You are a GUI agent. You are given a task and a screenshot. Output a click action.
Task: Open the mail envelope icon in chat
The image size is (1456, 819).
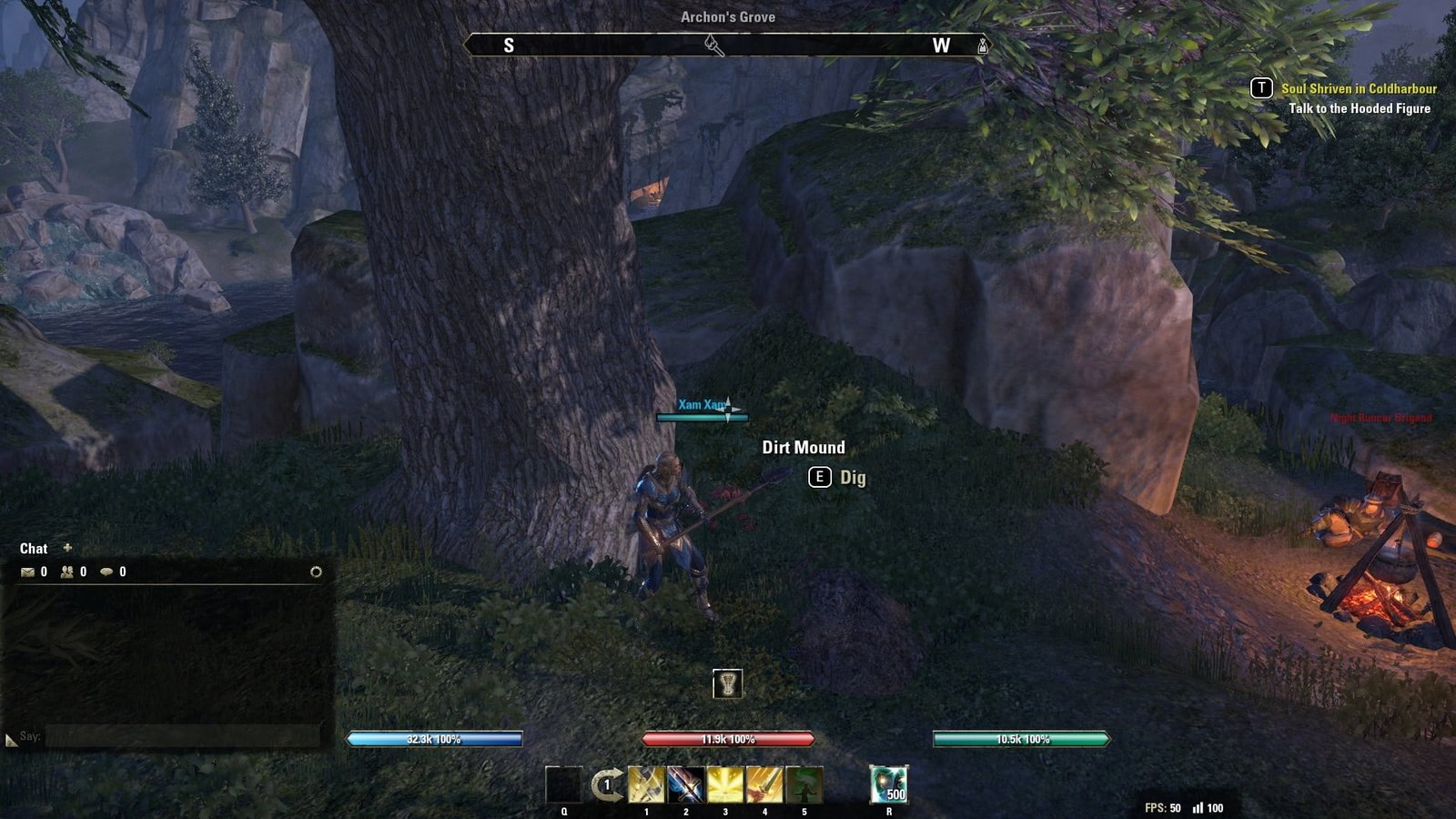[27, 572]
